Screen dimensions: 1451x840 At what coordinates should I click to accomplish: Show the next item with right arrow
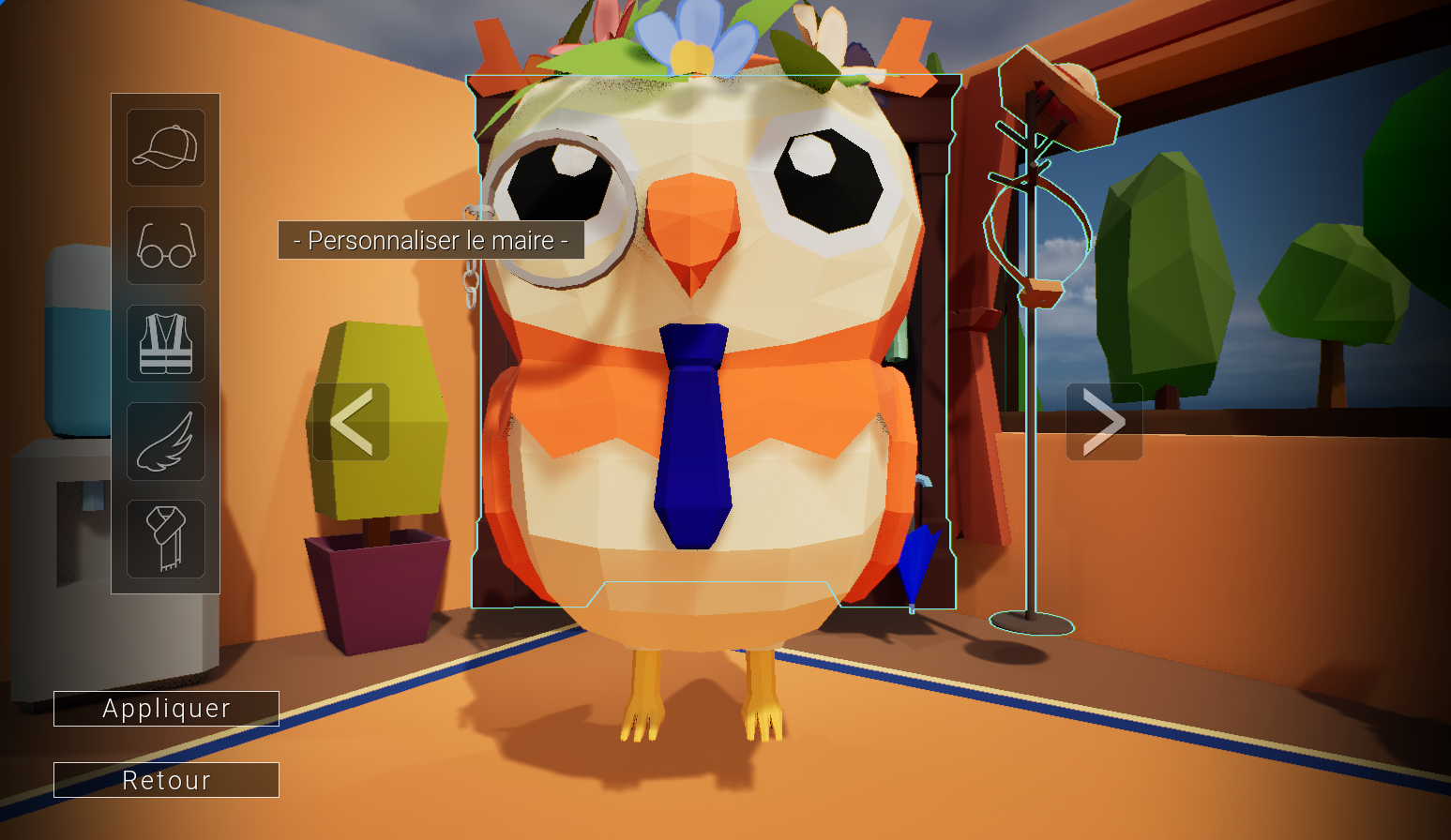tap(1104, 422)
